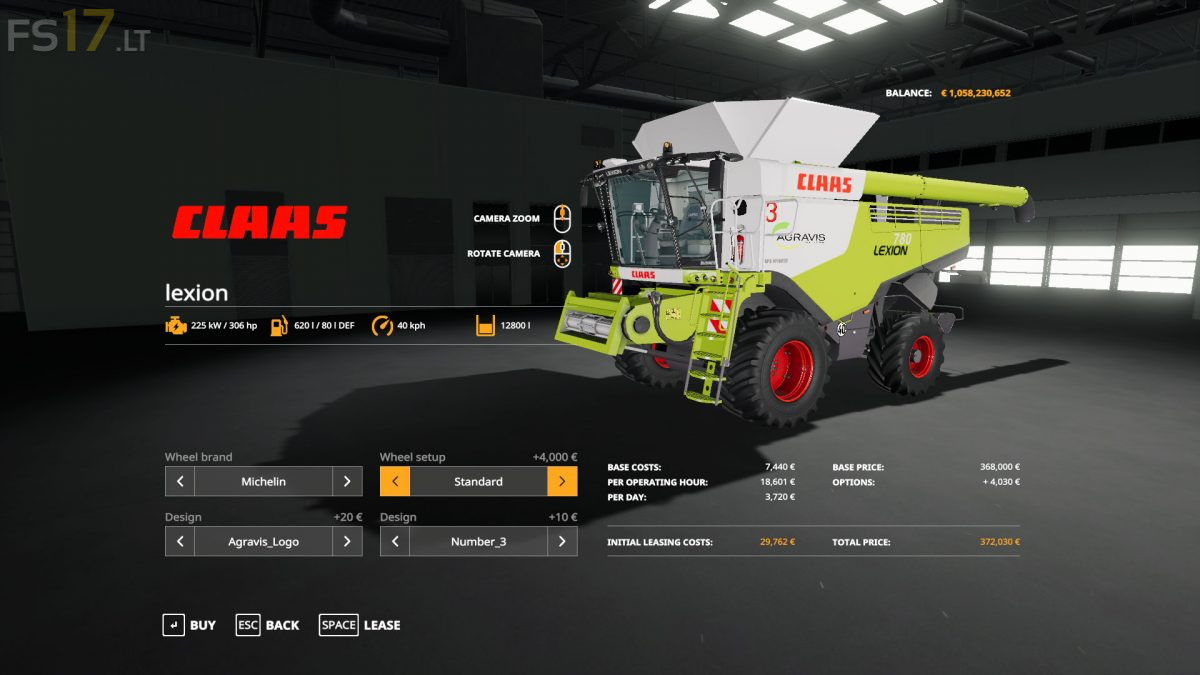1200x675 pixels.
Task: Select previous wheel brand before Michelin
Action: click(x=180, y=481)
